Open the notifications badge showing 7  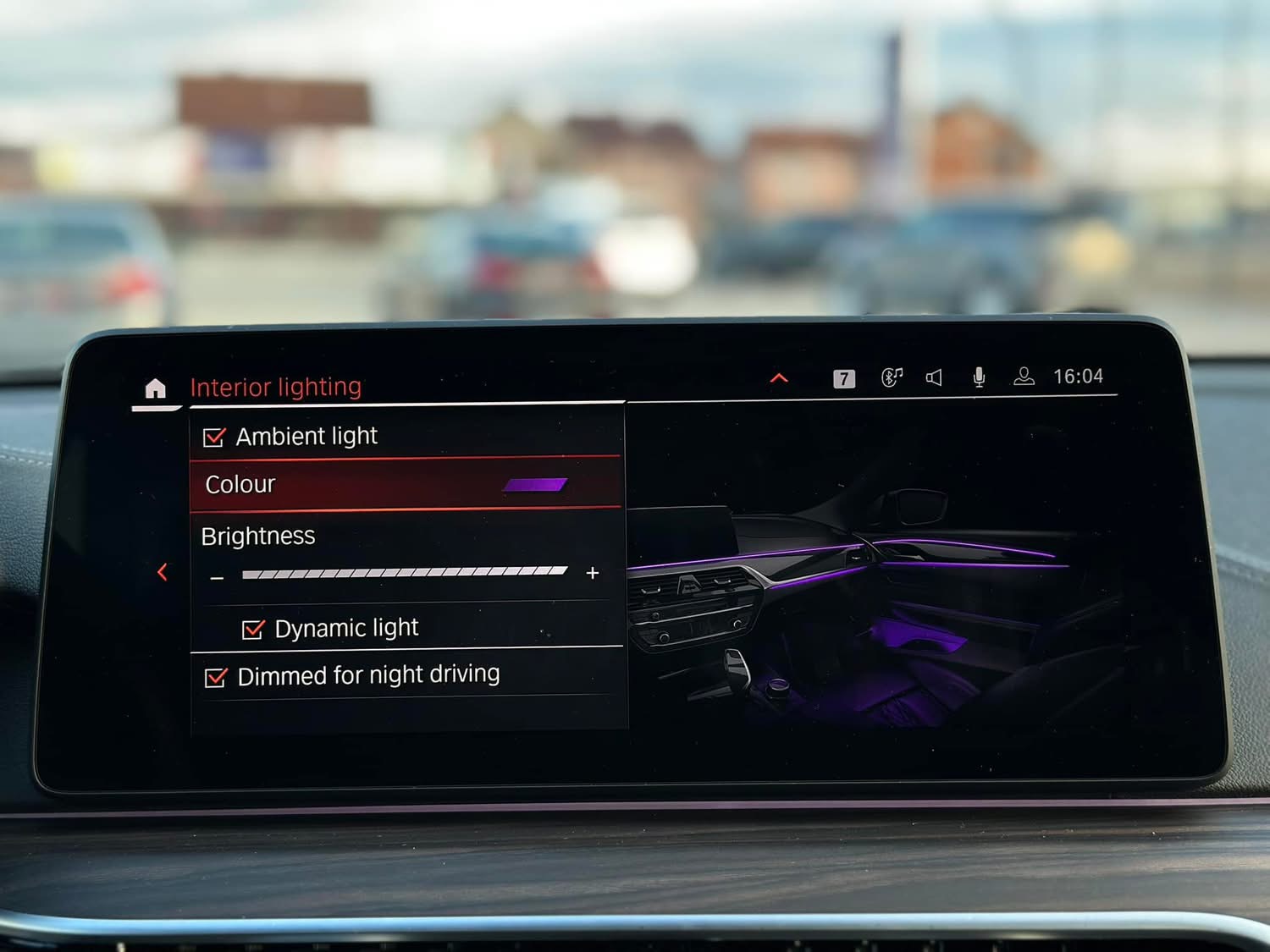843,378
